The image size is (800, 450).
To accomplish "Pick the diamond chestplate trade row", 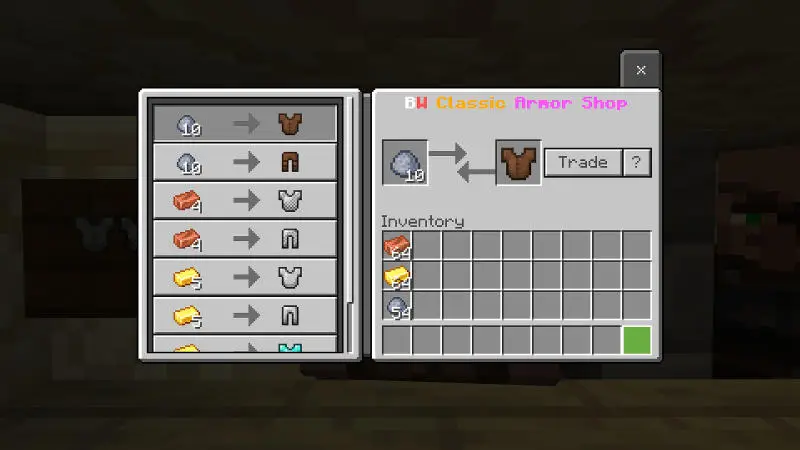I will coord(245,346).
